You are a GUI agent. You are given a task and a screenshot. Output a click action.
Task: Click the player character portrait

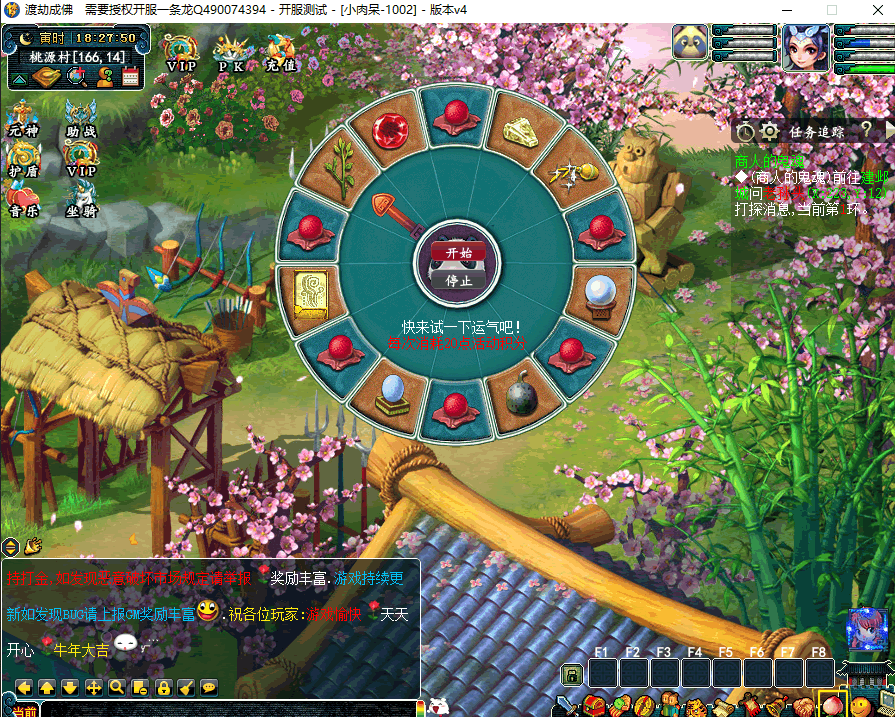(804, 45)
